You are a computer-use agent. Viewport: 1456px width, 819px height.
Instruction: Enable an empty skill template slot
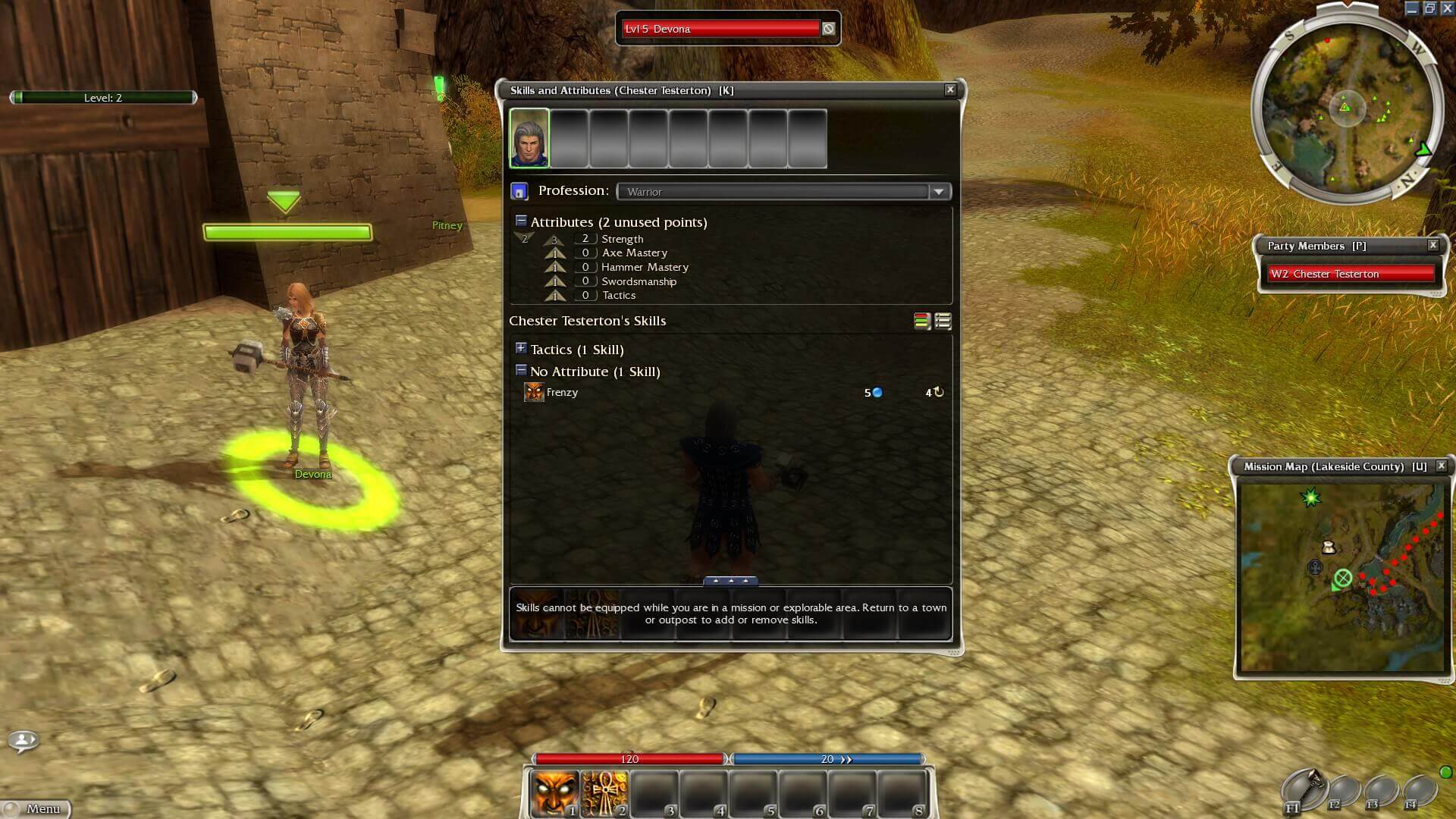(570, 139)
